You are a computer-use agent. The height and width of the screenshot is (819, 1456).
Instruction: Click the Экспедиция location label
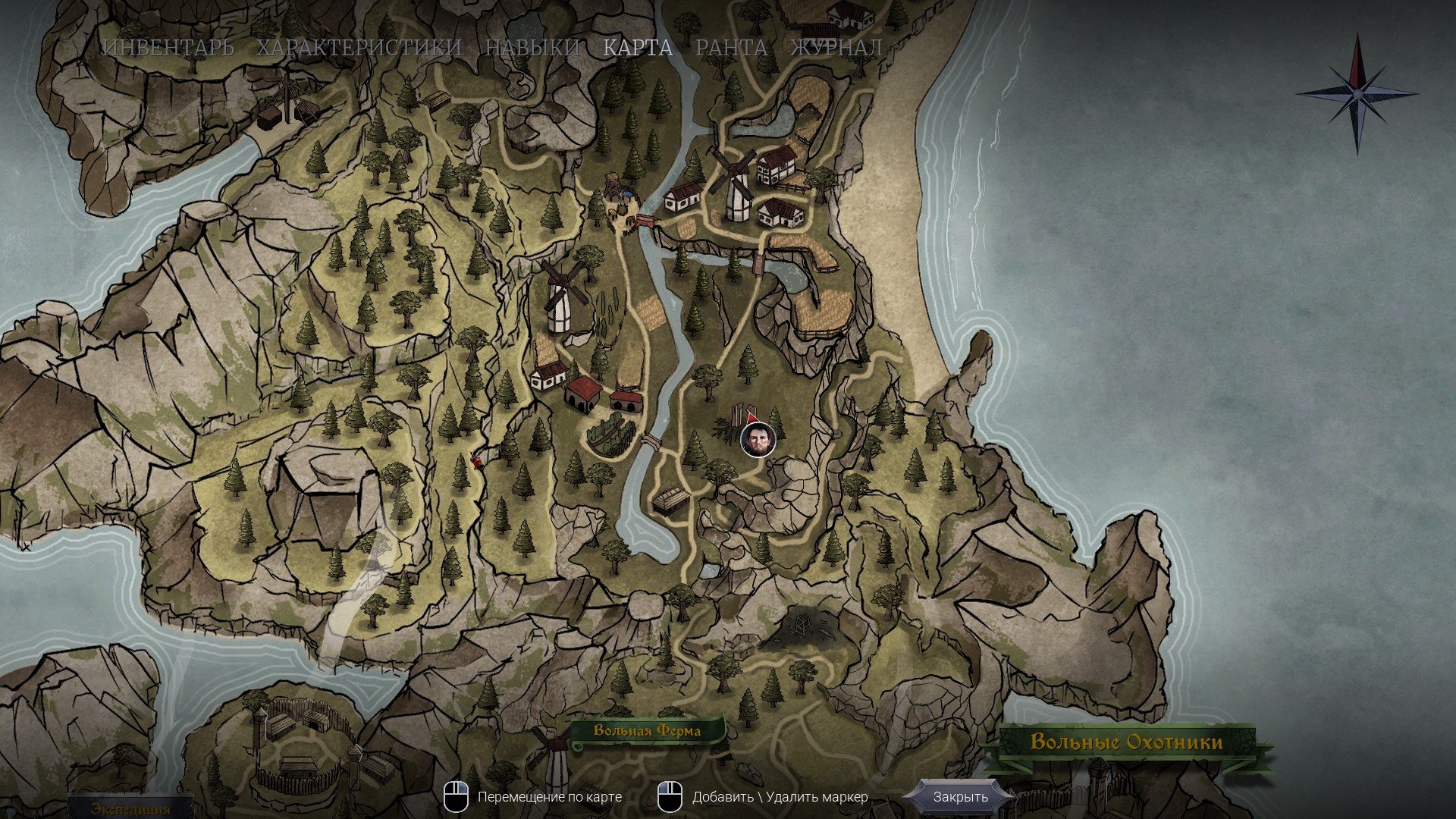[130, 808]
